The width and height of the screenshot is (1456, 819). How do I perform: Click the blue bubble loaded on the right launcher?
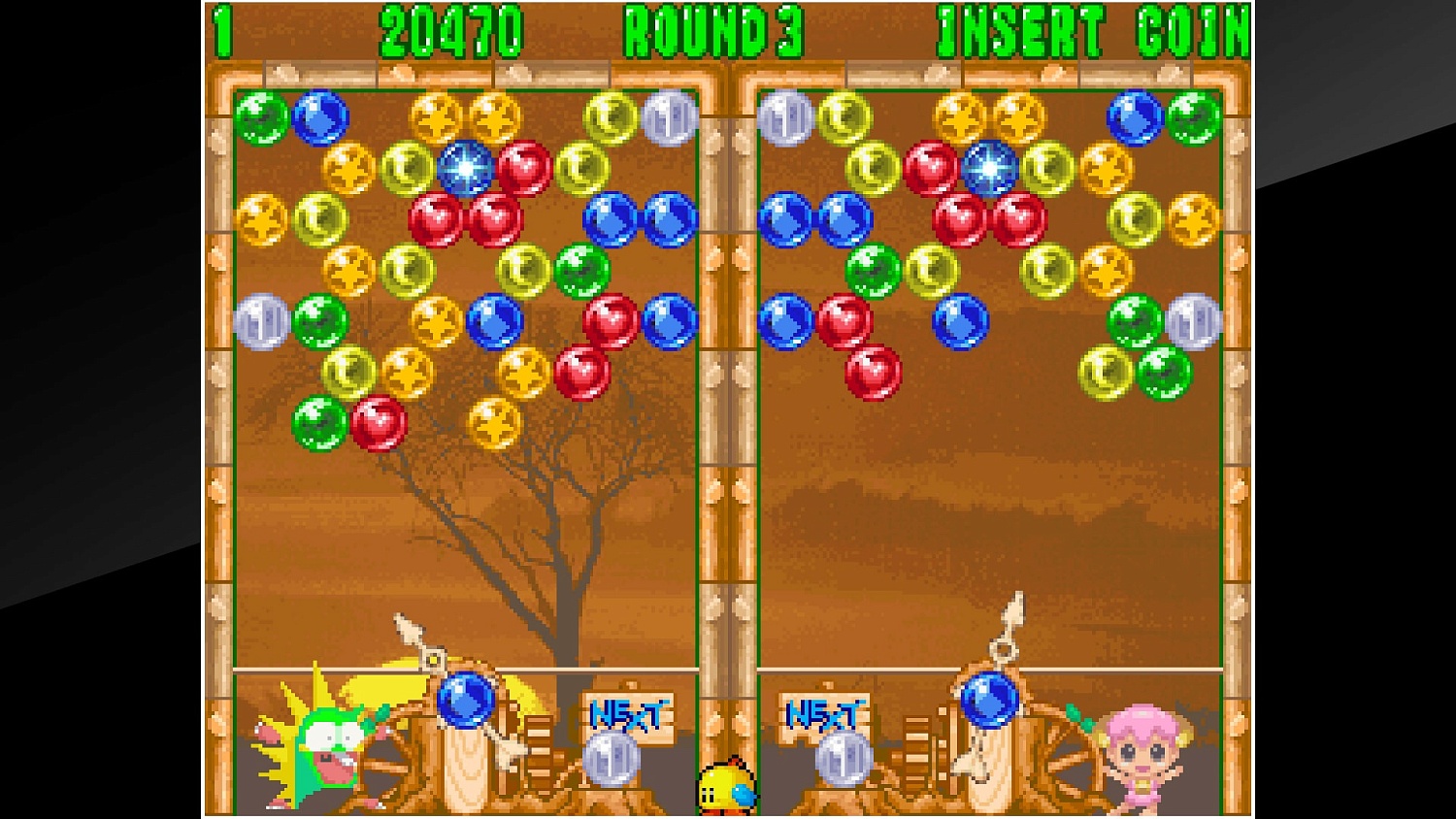click(x=991, y=700)
